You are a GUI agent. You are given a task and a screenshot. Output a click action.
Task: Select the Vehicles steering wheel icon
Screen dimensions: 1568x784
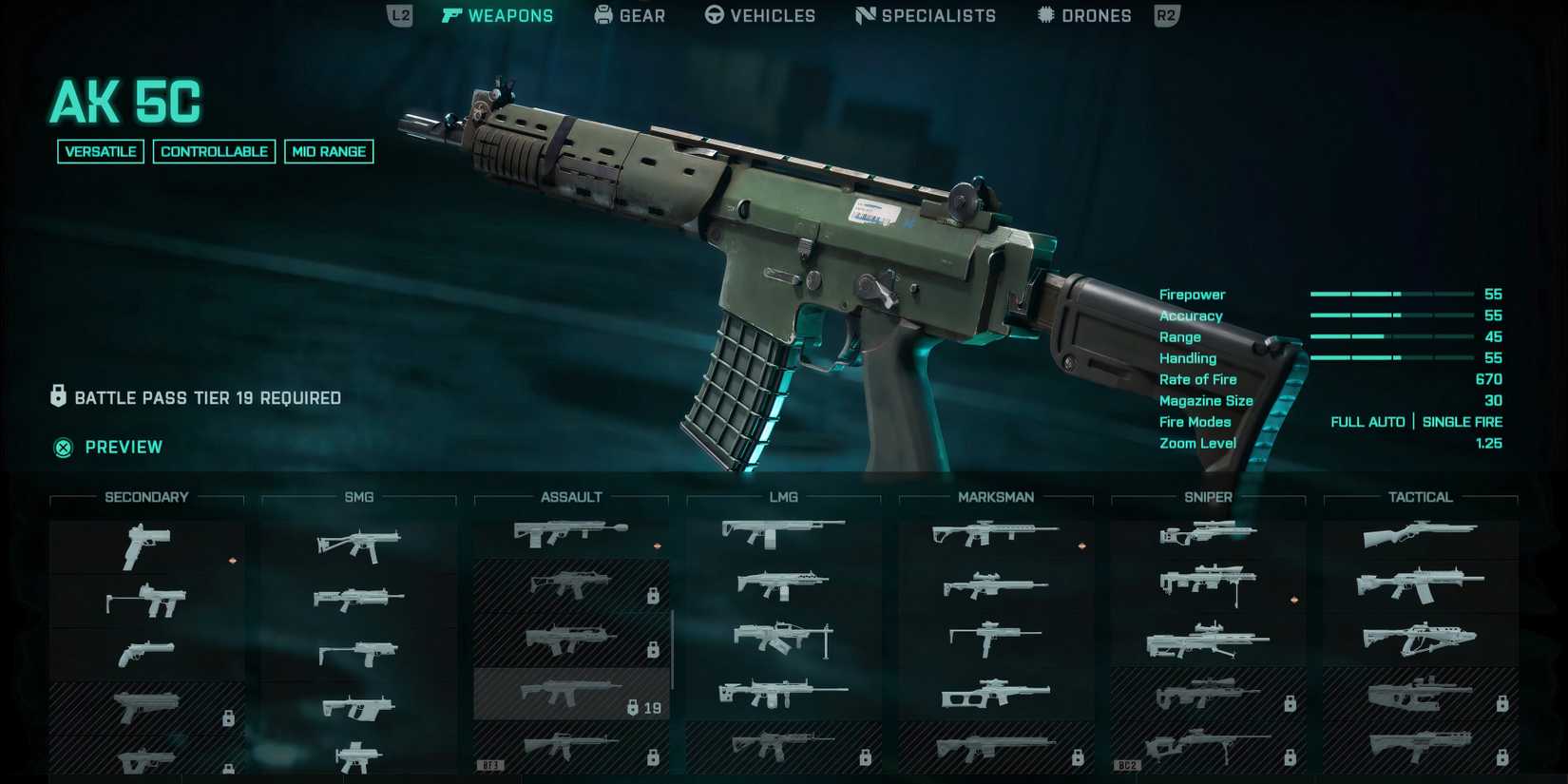716,14
